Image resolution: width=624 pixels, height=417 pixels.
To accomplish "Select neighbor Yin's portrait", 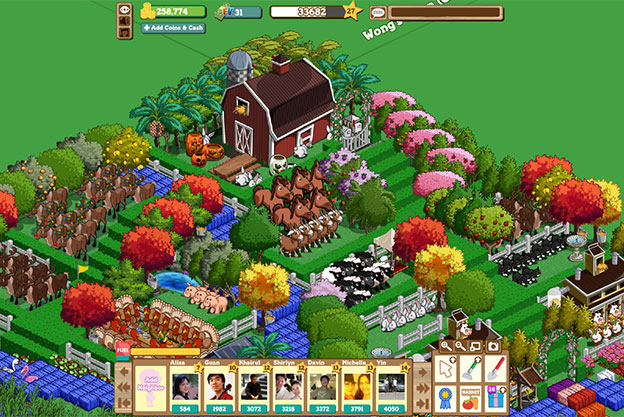I will point(388,386).
